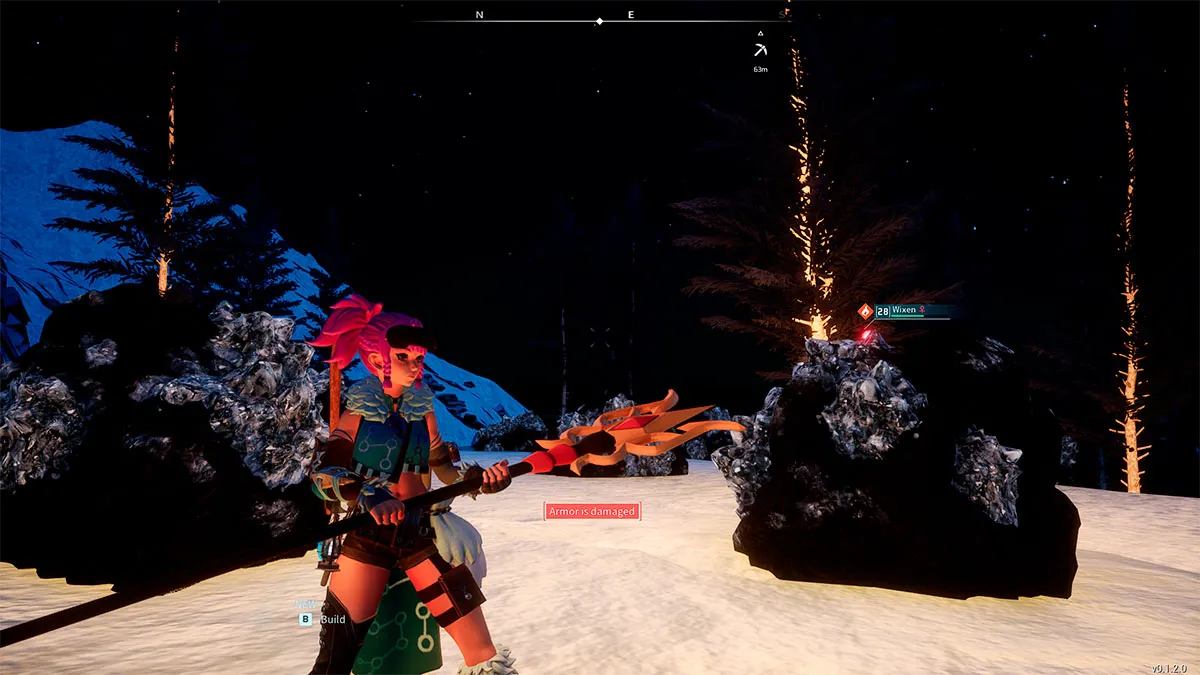Click the fire element icon beside Wixen
The width and height of the screenshot is (1200, 675).
865,311
